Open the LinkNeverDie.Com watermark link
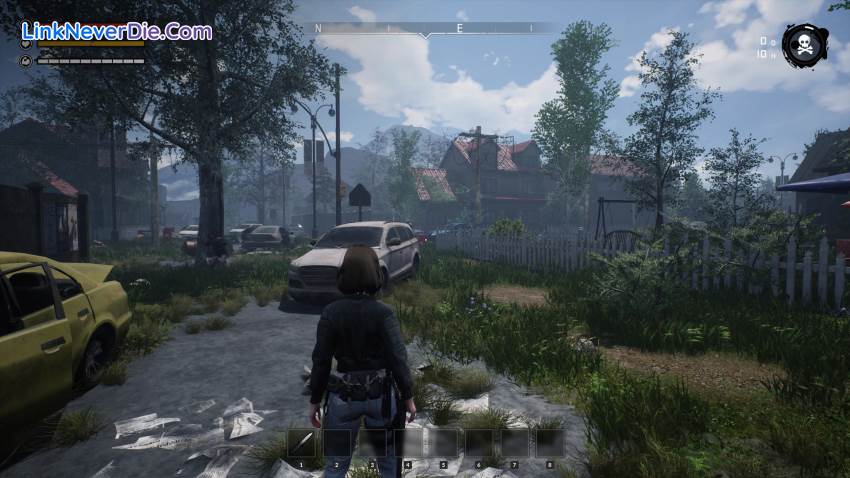Screen dimensions: 850x478 coord(116,31)
